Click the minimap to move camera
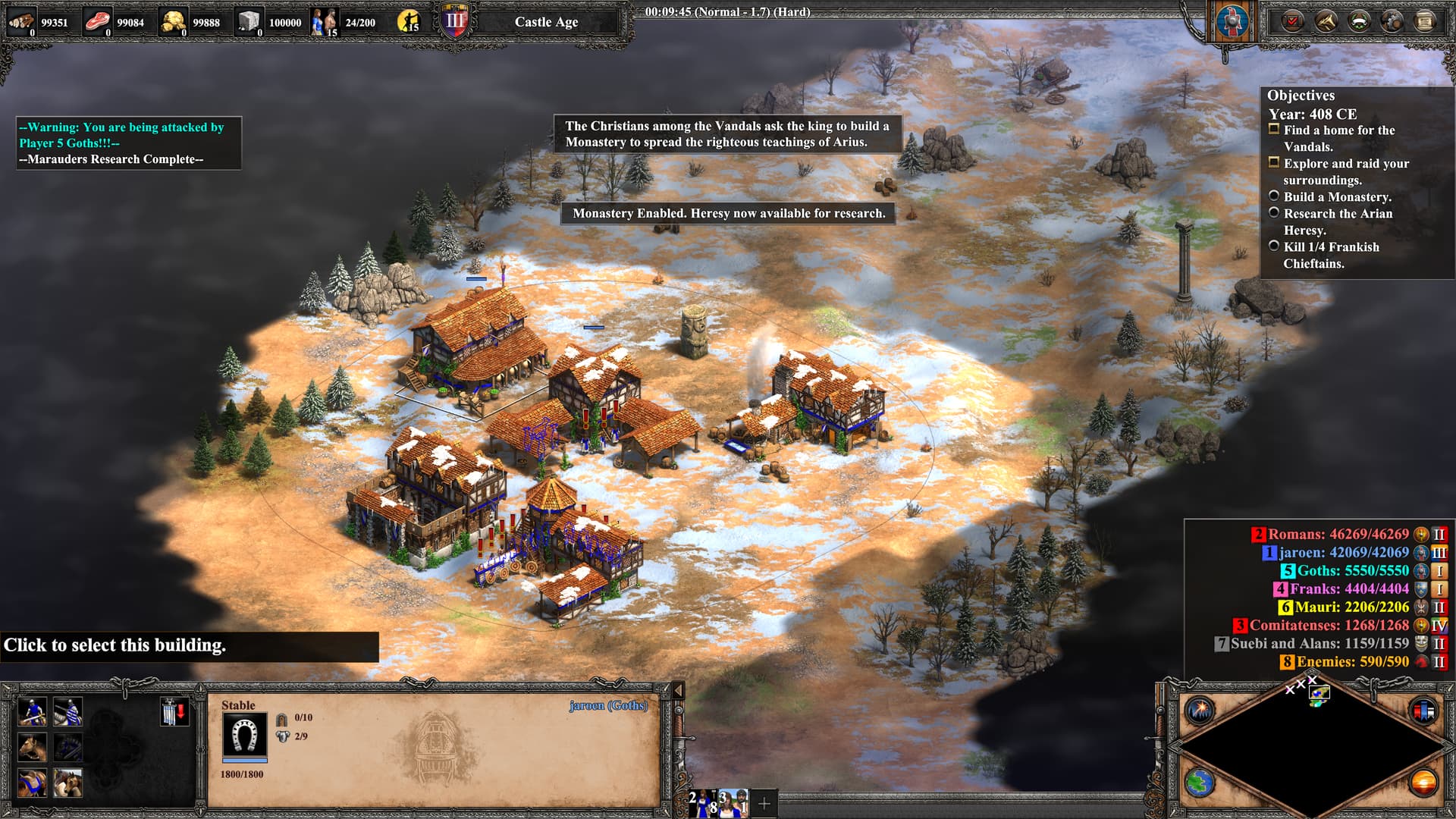Viewport: 1456px width, 819px height. pyautogui.click(x=1312, y=747)
